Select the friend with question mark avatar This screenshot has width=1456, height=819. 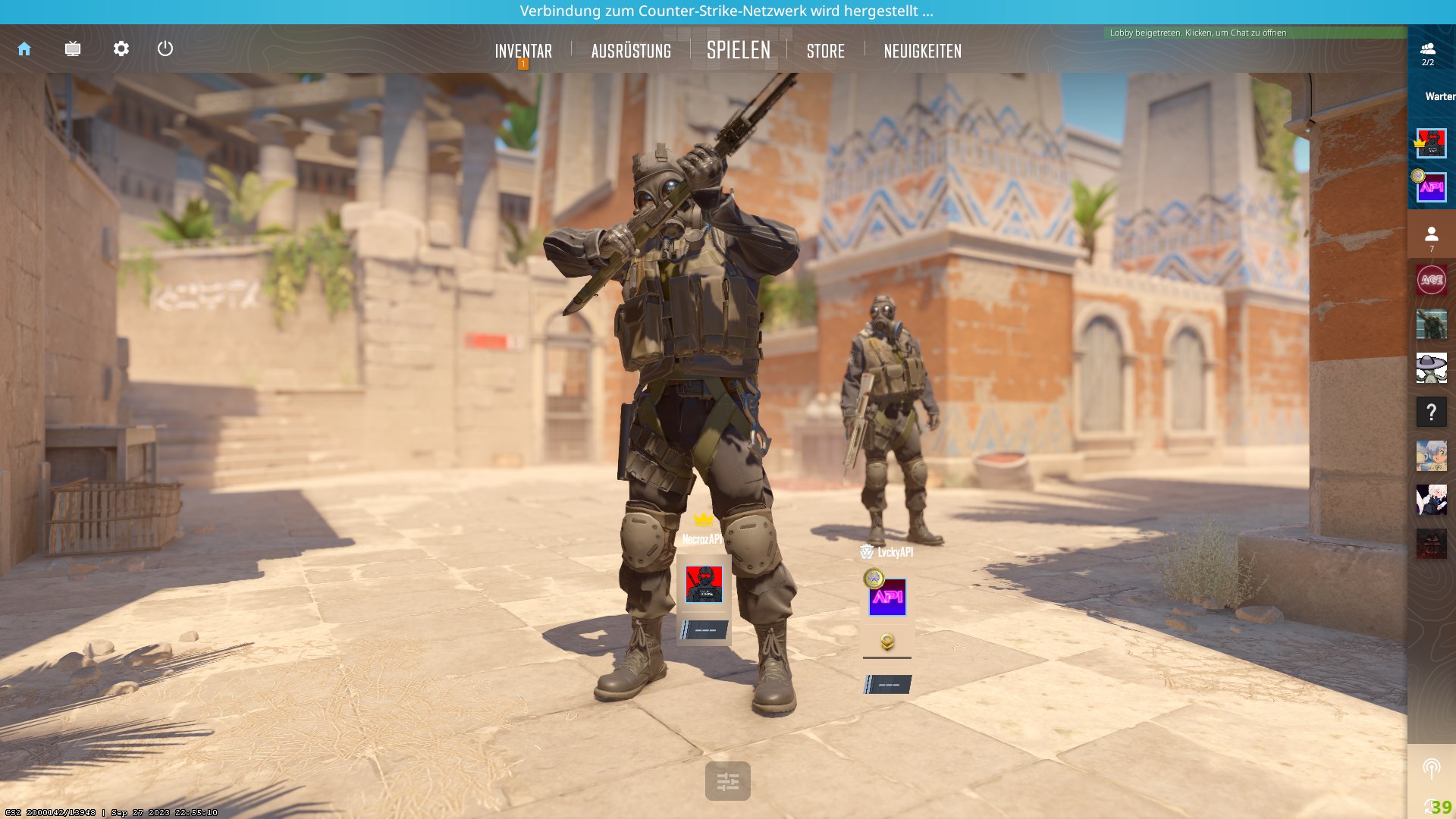[1432, 413]
